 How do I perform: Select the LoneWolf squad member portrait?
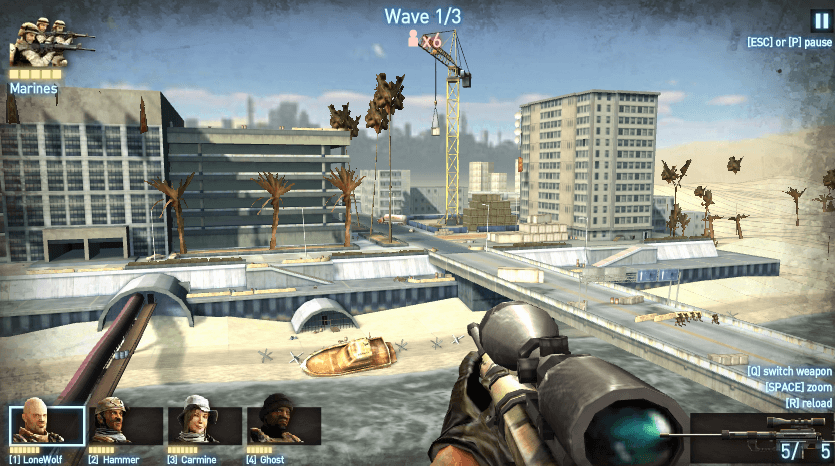tap(47, 424)
